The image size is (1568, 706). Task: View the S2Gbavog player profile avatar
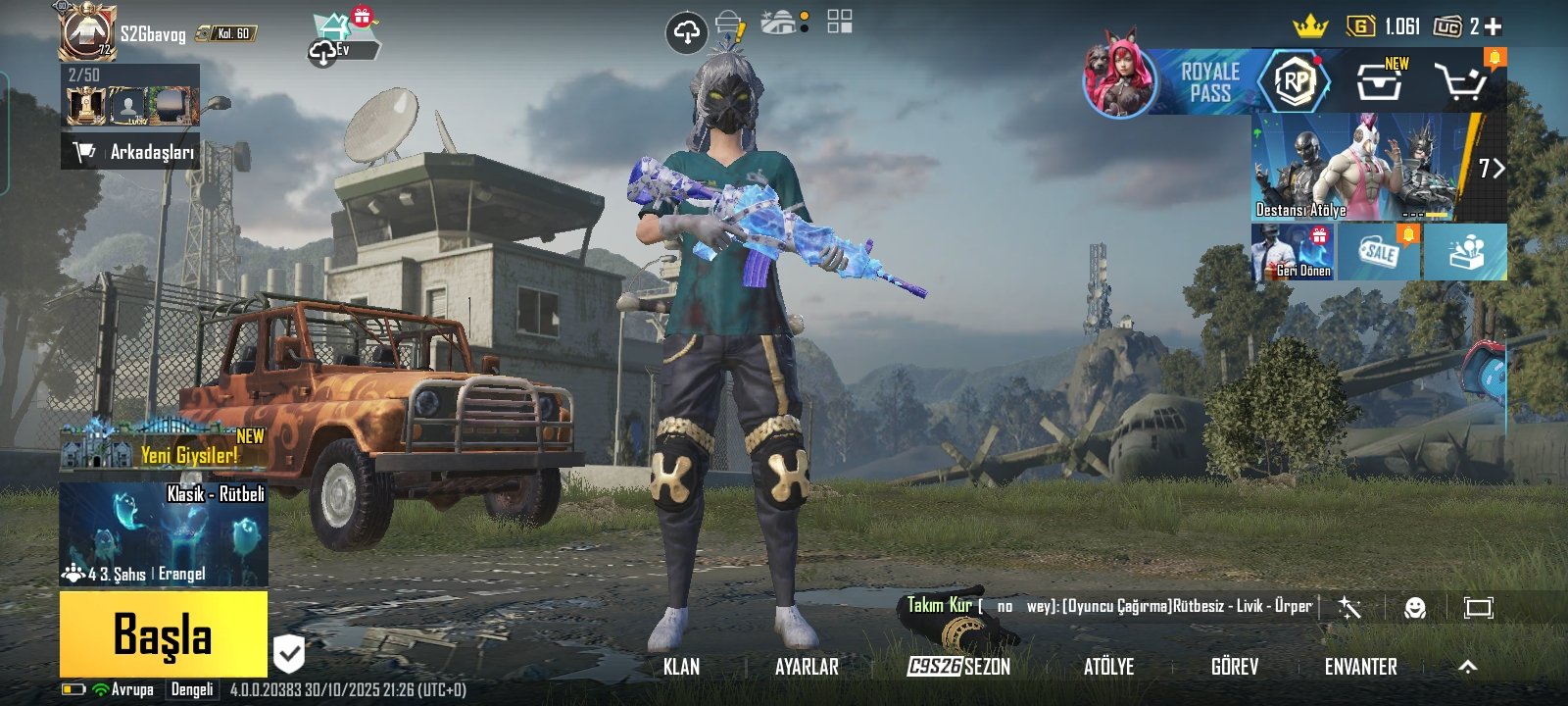88,31
